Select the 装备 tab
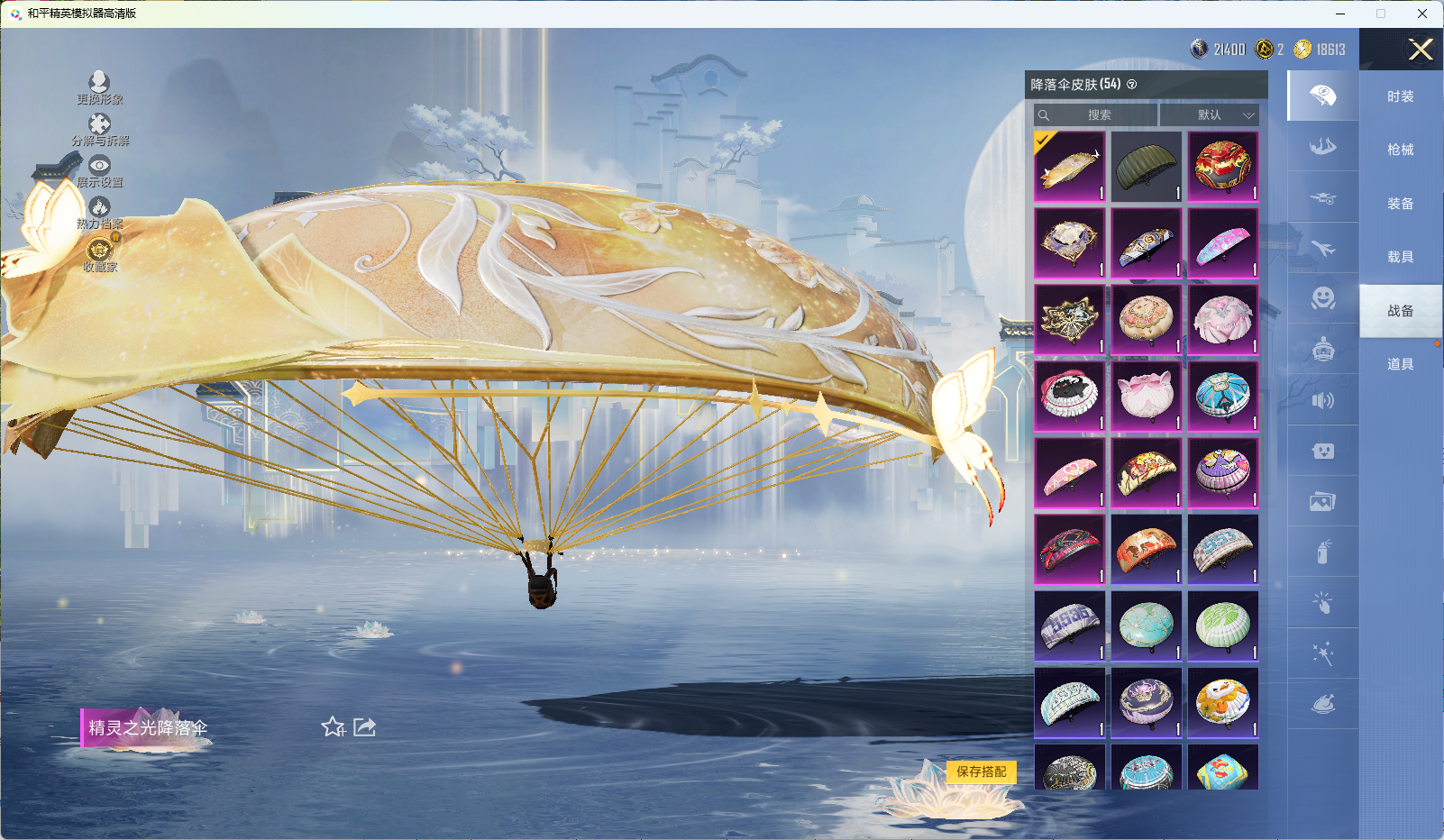The image size is (1444, 840). click(x=1400, y=204)
